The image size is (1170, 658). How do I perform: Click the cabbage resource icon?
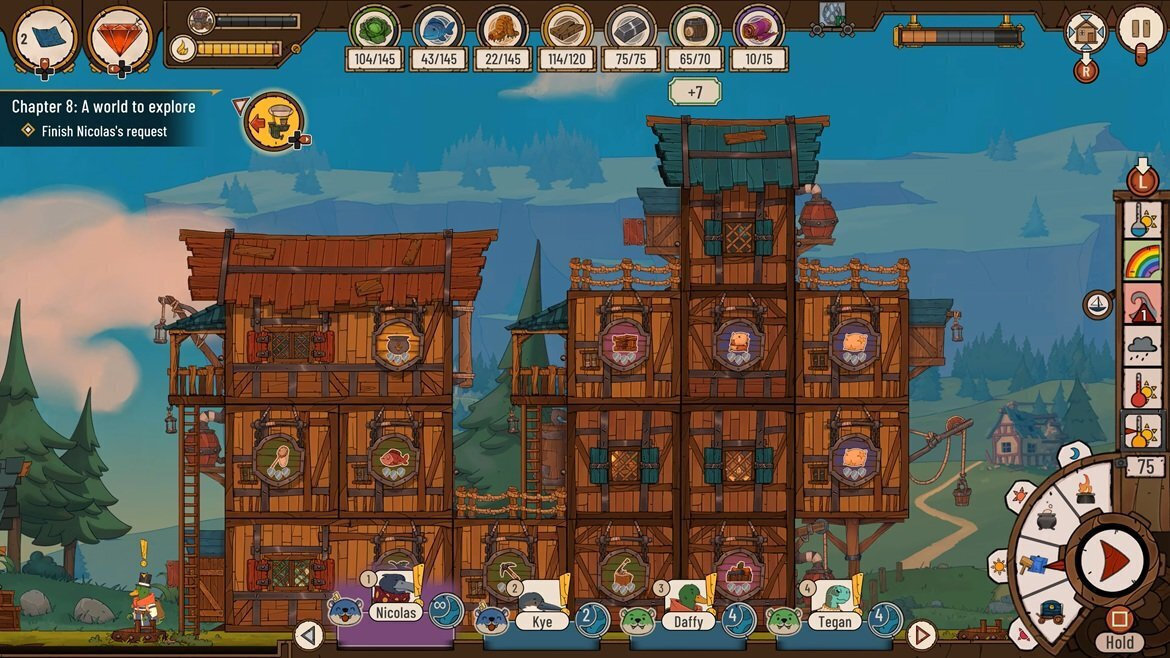click(x=375, y=28)
